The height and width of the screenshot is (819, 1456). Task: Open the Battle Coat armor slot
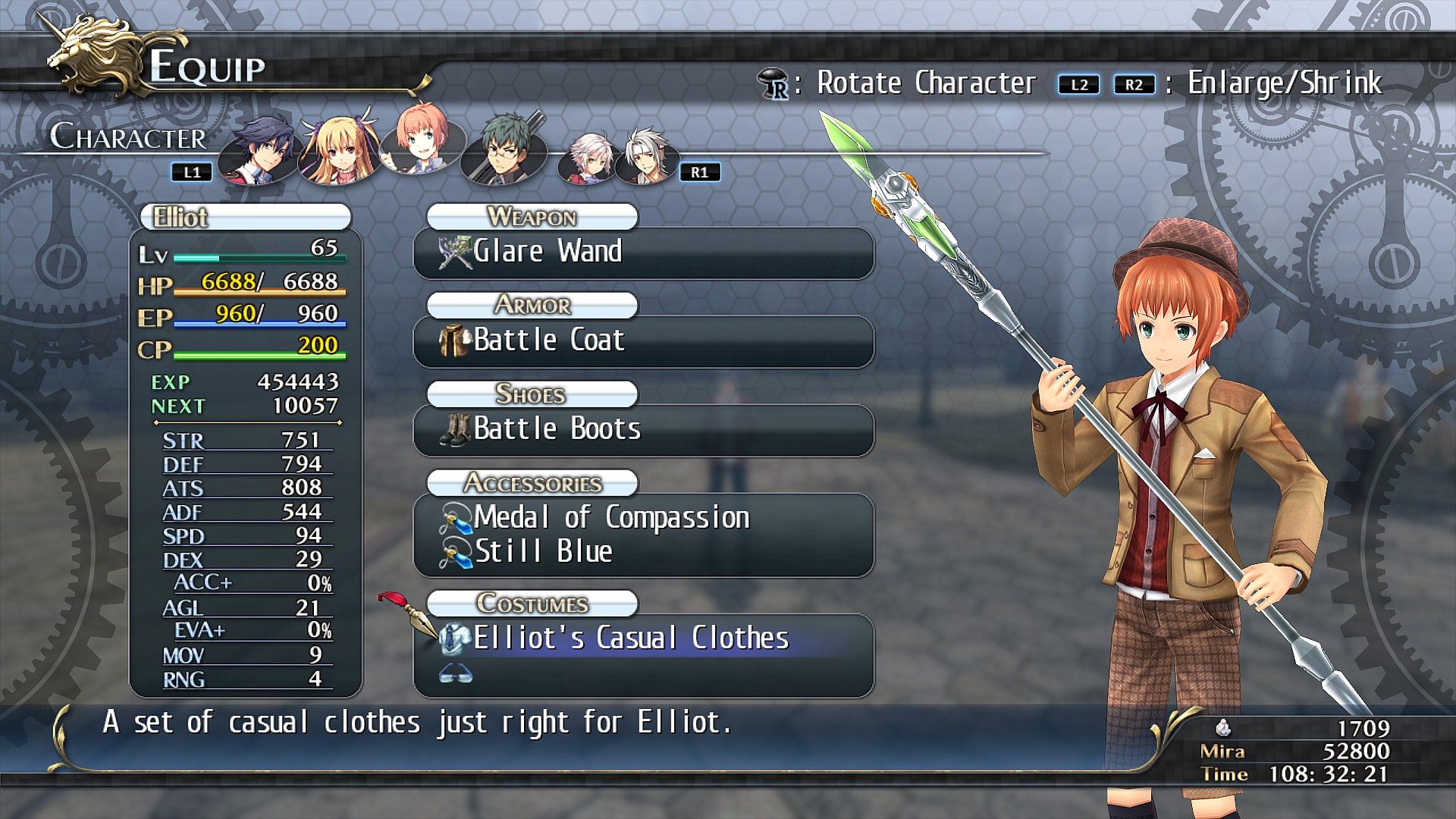point(643,340)
